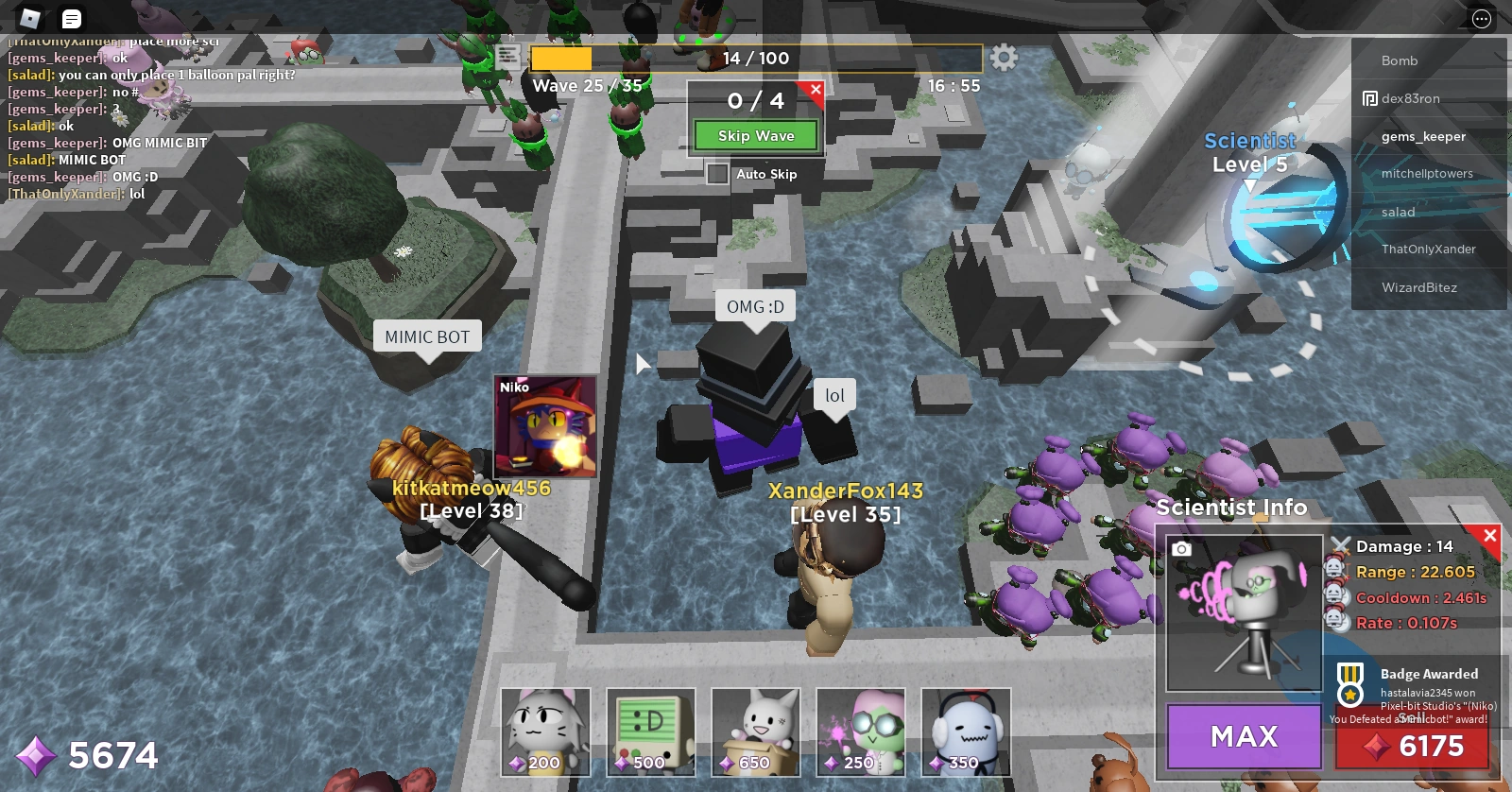
Task: Enable Auto Skip
Action: click(x=715, y=174)
